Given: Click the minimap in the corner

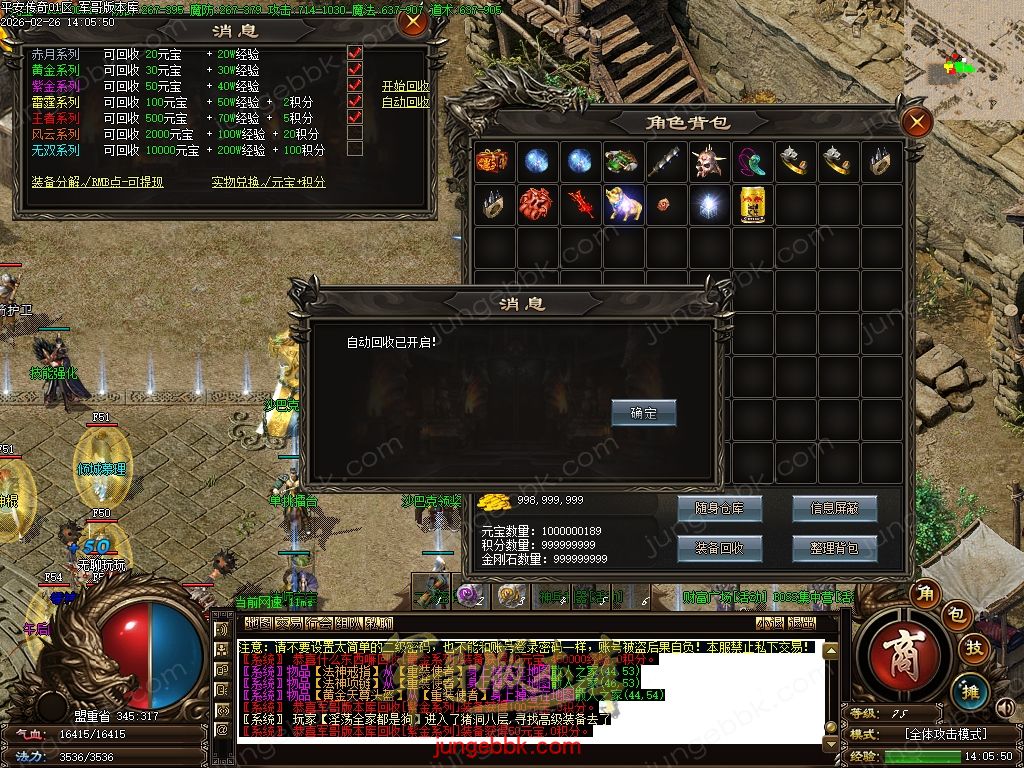Looking at the screenshot, I should pyautogui.click(x=963, y=60).
